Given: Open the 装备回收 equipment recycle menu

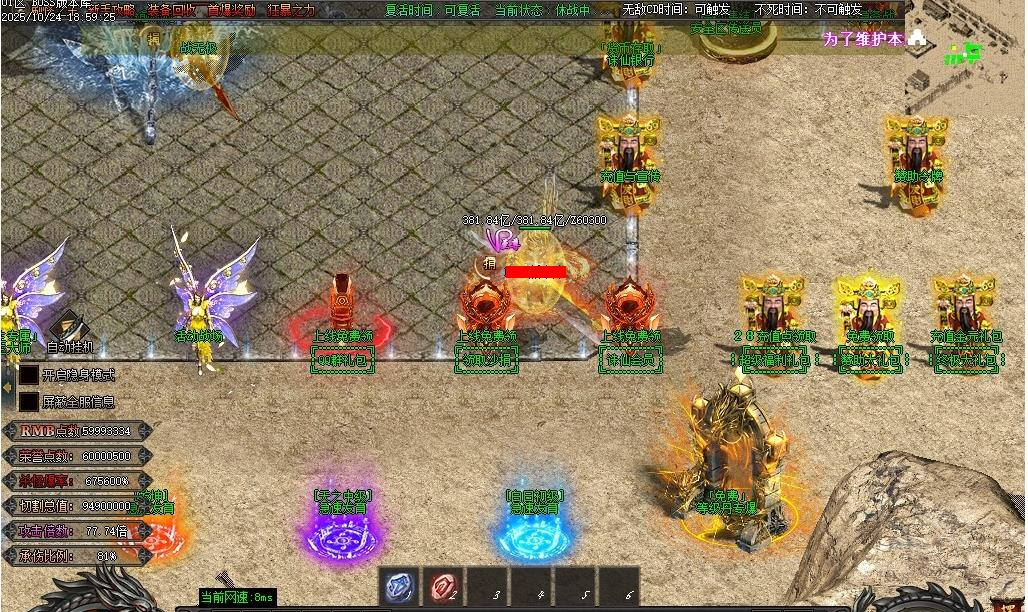Looking at the screenshot, I should [x=171, y=10].
